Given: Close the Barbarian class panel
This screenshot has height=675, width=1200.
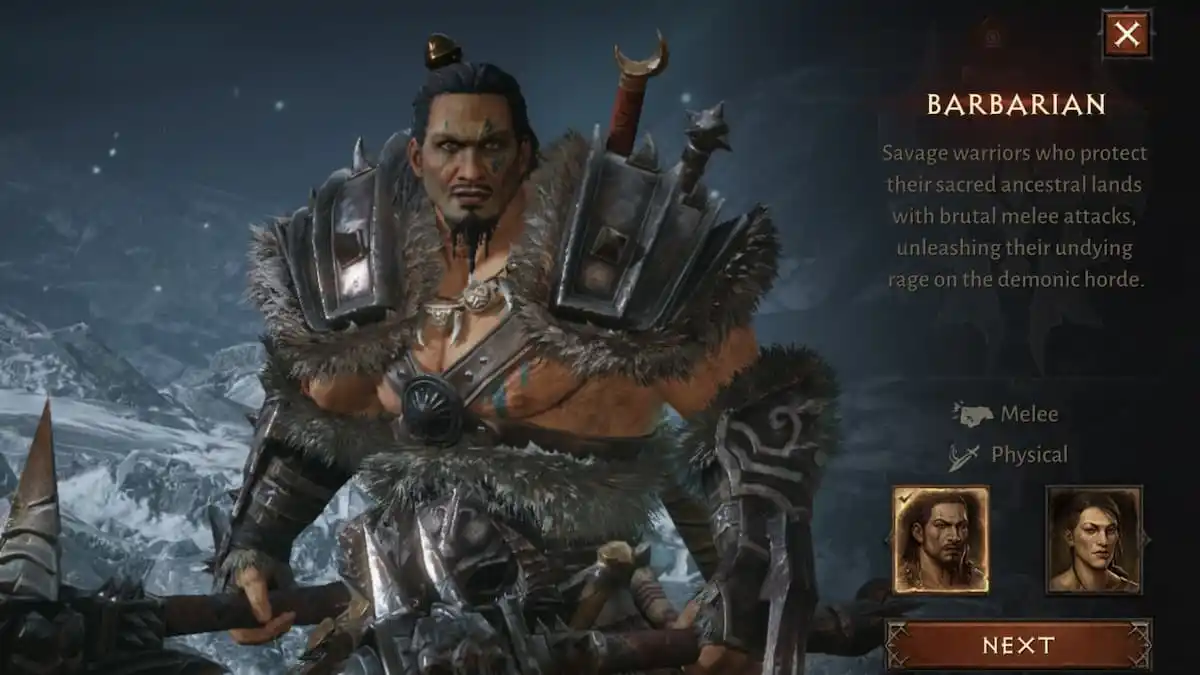Looking at the screenshot, I should click(1126, 35).
